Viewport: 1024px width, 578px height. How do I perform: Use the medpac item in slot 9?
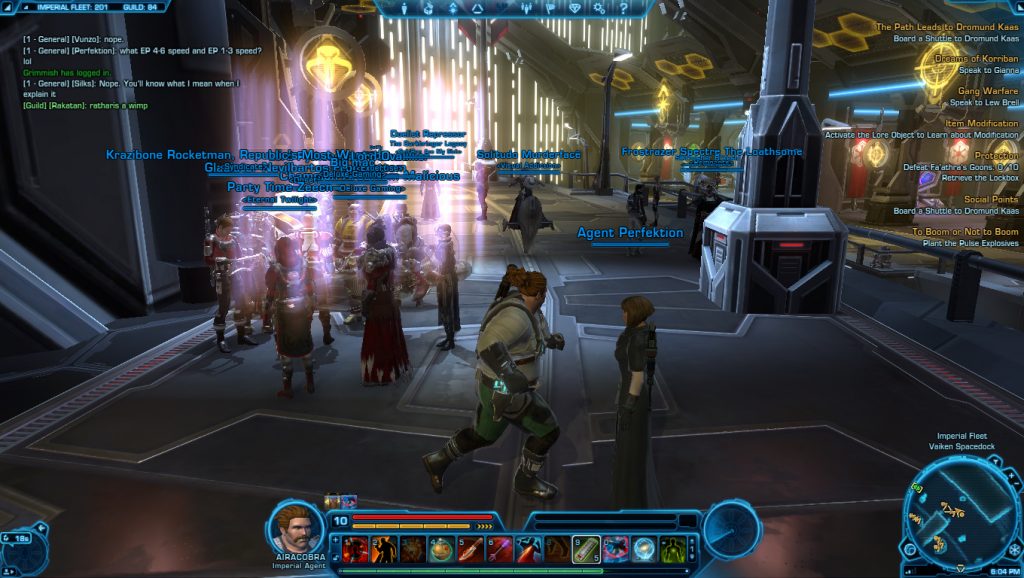point(586,549)
